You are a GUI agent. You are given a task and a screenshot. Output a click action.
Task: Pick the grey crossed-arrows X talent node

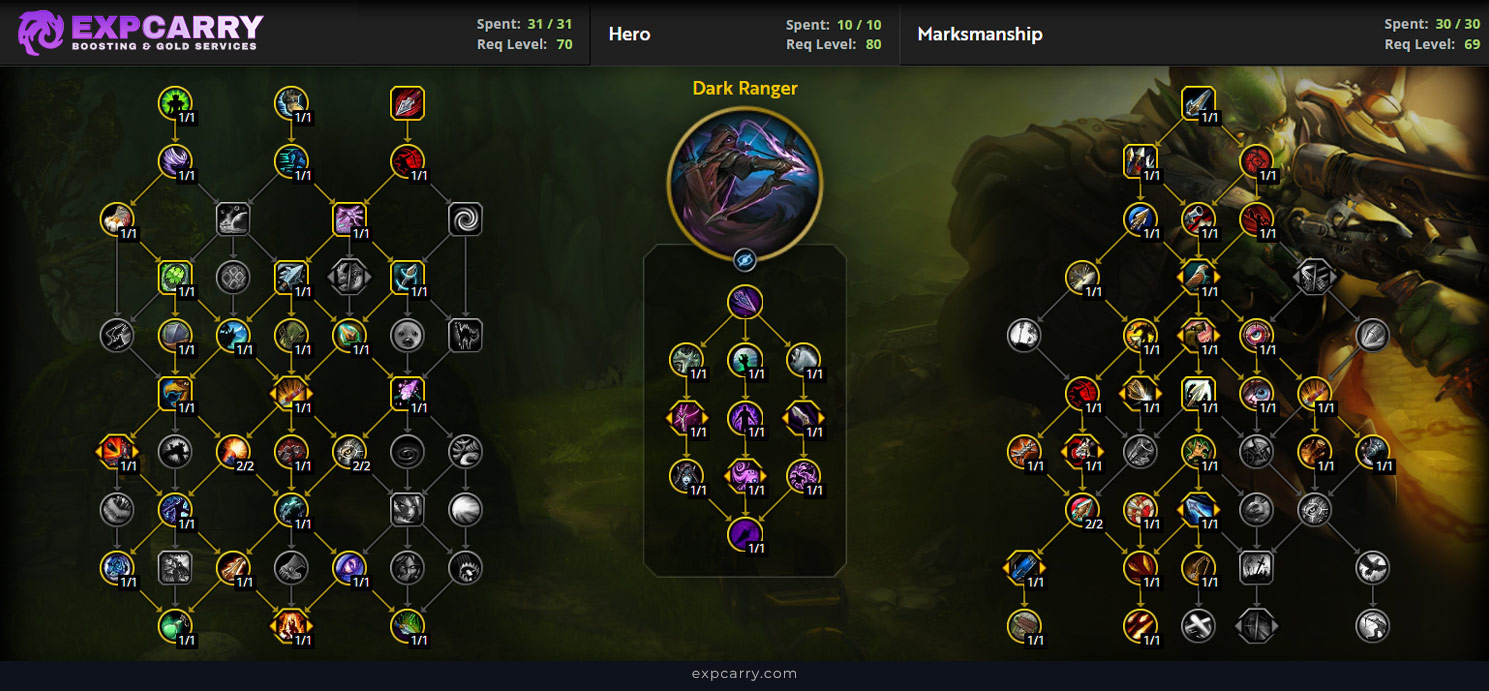(1198, 627)
